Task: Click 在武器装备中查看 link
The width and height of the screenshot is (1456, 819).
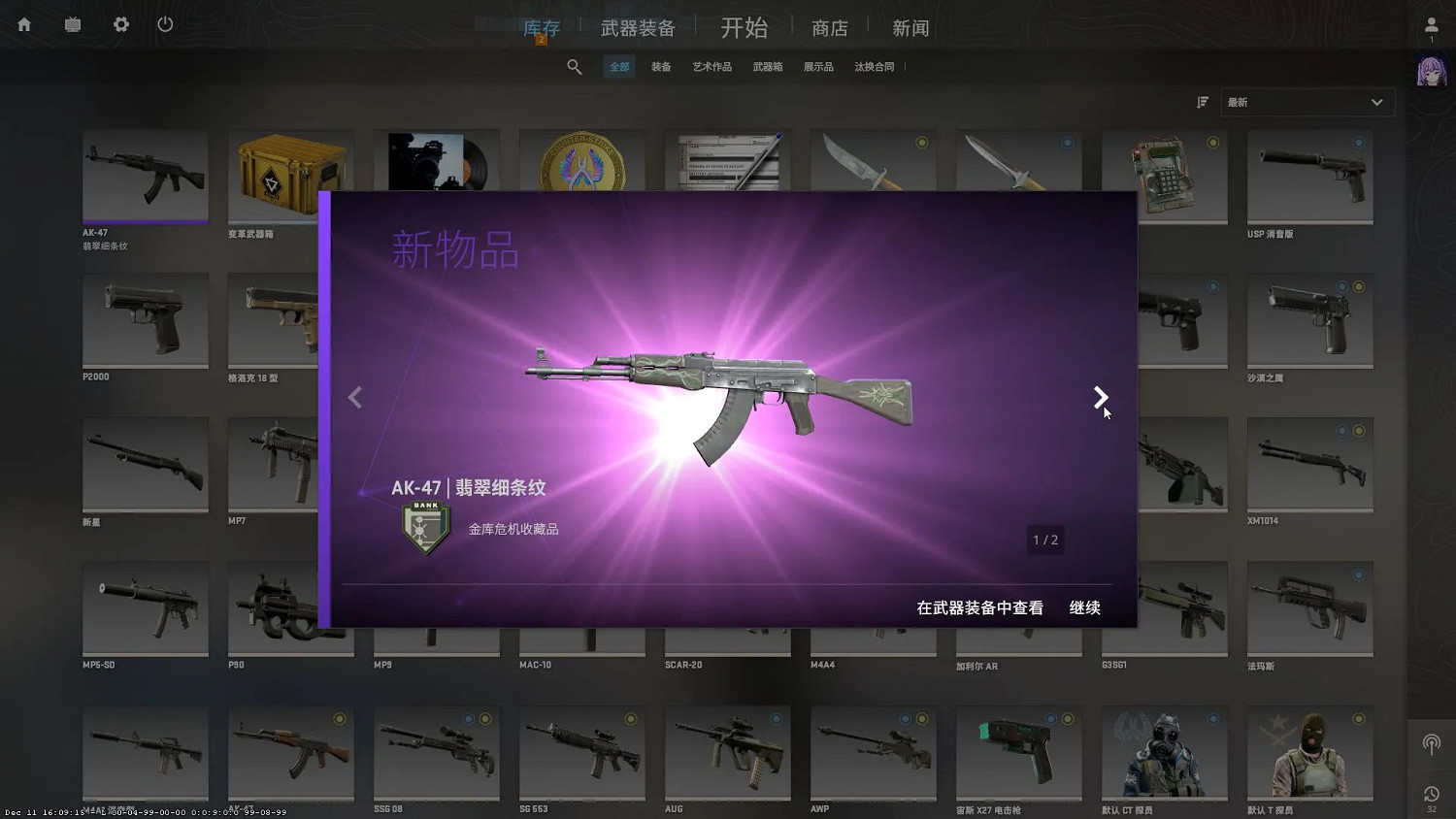Action: coord(978,607)
